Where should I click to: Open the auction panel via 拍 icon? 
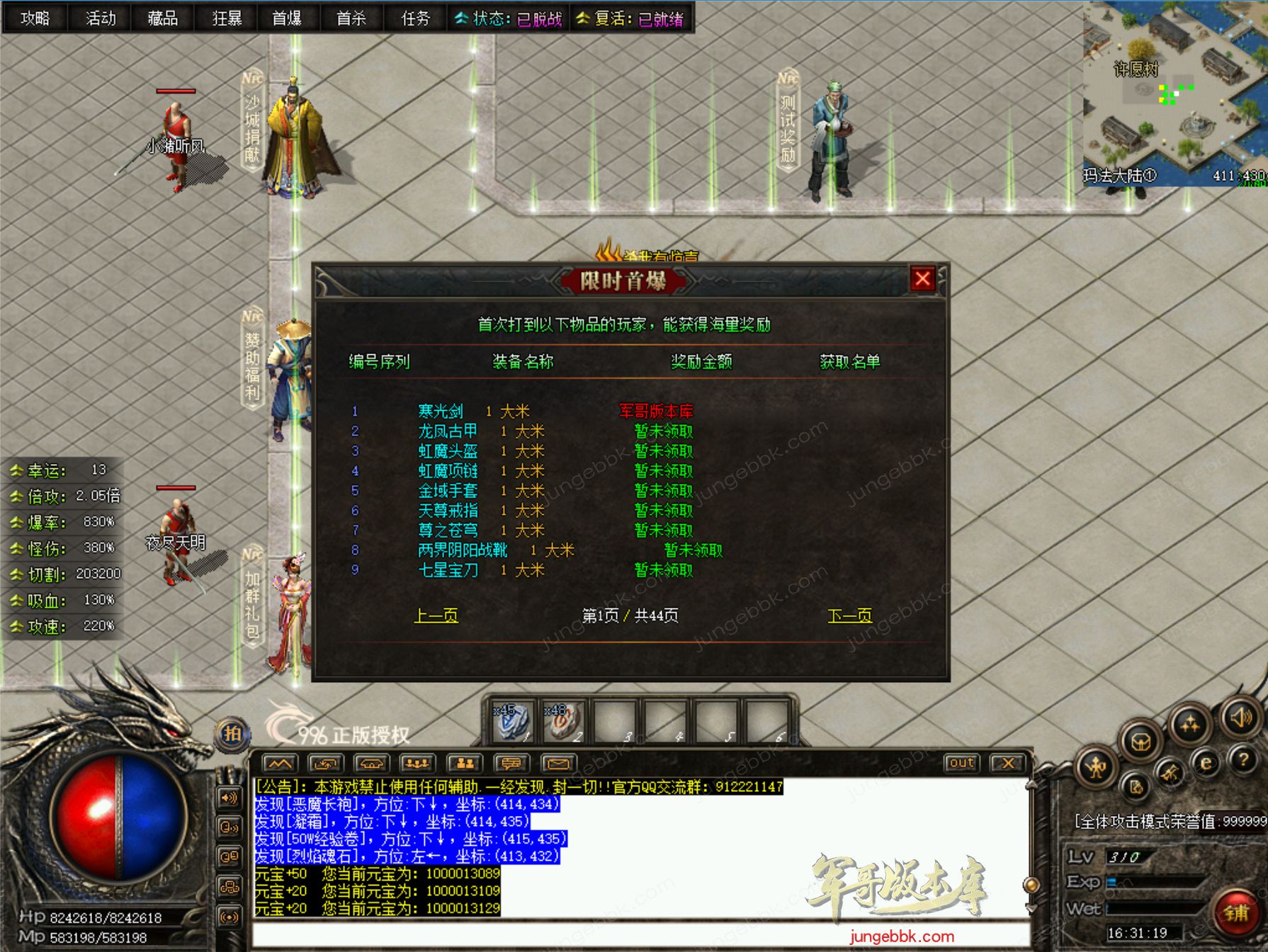pyautogui.click(x=234, y=735)
